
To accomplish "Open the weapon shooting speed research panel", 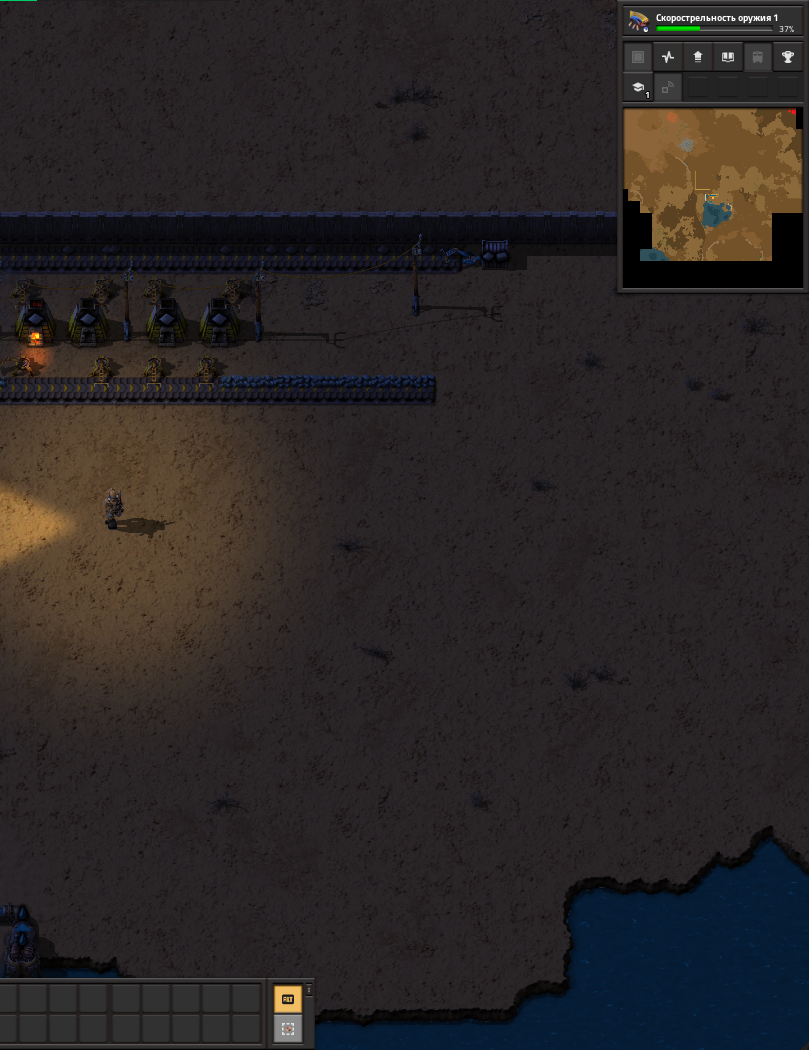I will (712, 21).
